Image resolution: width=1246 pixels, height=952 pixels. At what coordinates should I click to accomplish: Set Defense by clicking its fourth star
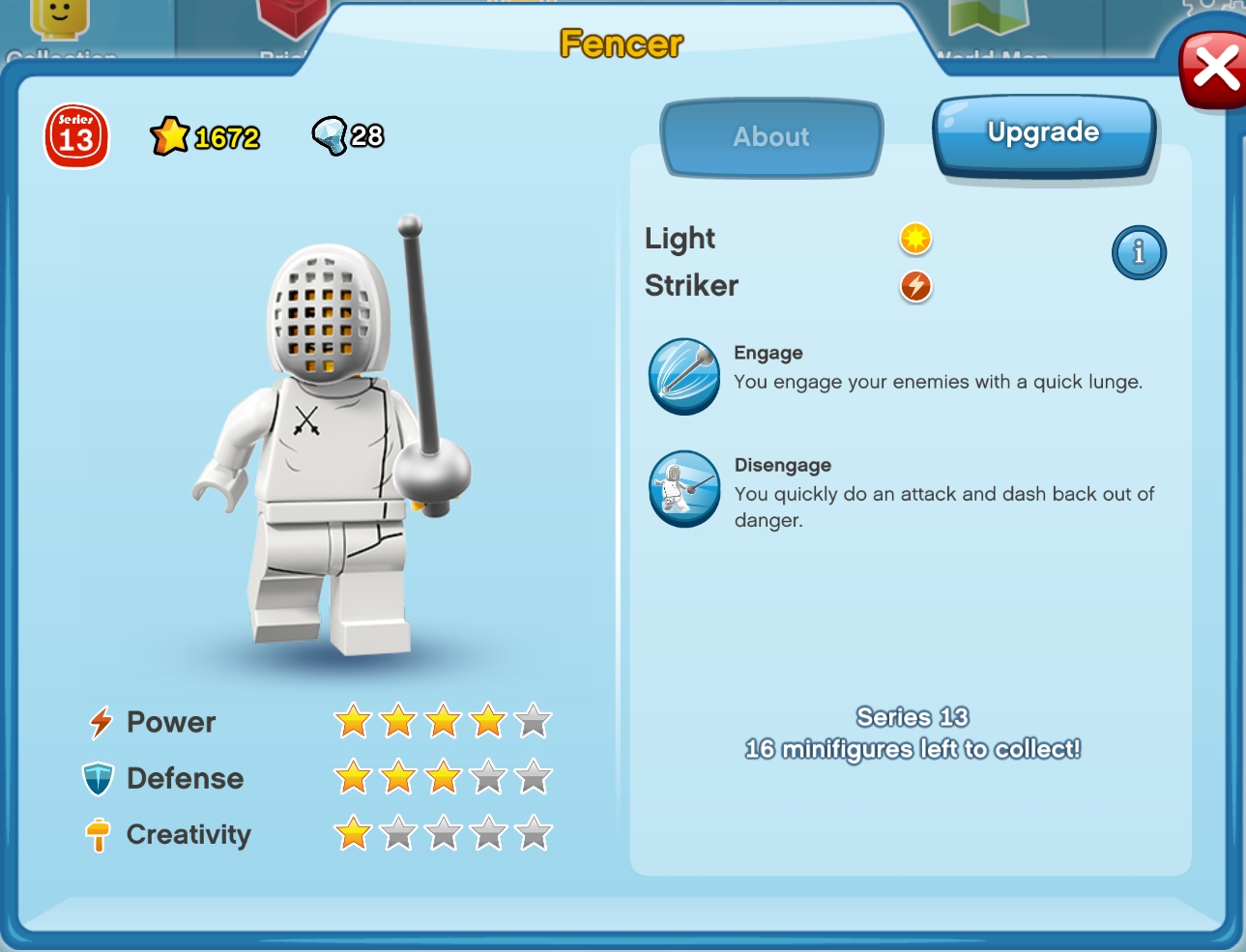click(488, 778)
